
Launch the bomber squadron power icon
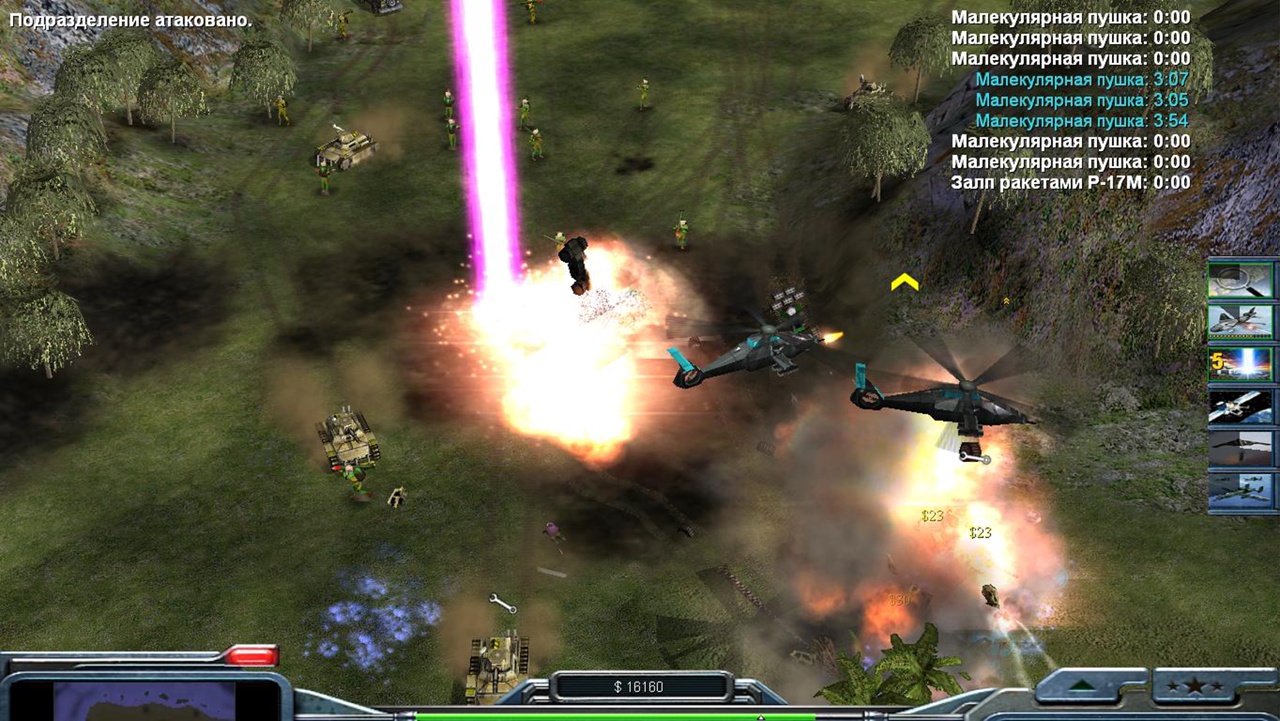[x=1240, y=491]
